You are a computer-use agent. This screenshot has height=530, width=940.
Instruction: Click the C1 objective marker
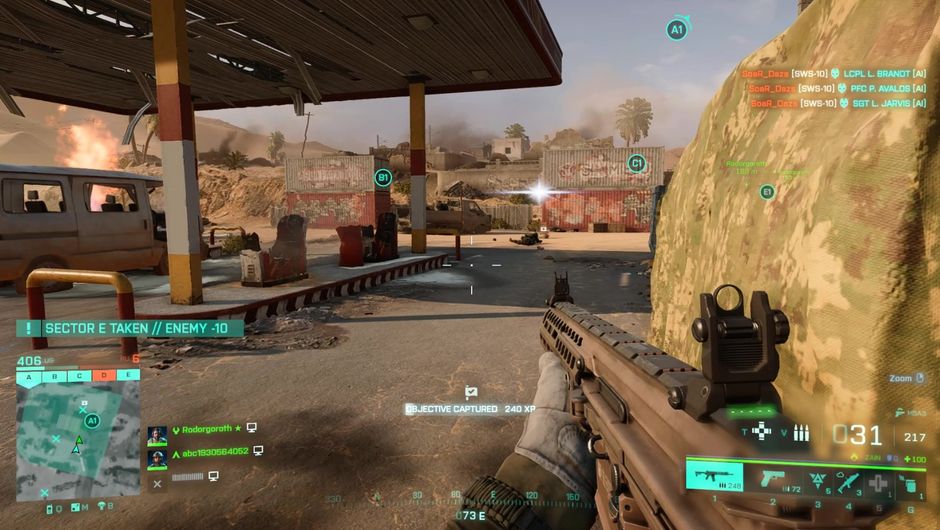click(x=636, y=163)
